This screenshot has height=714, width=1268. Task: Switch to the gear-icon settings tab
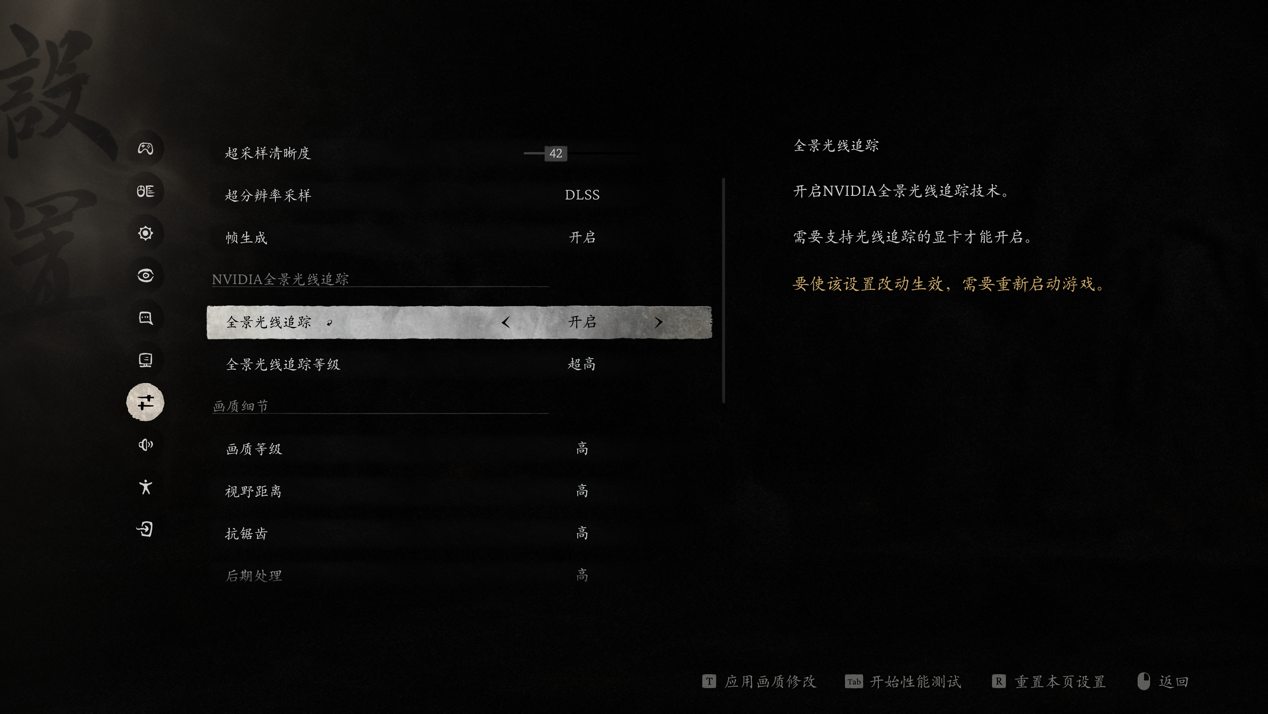click(x=145, y=233)
